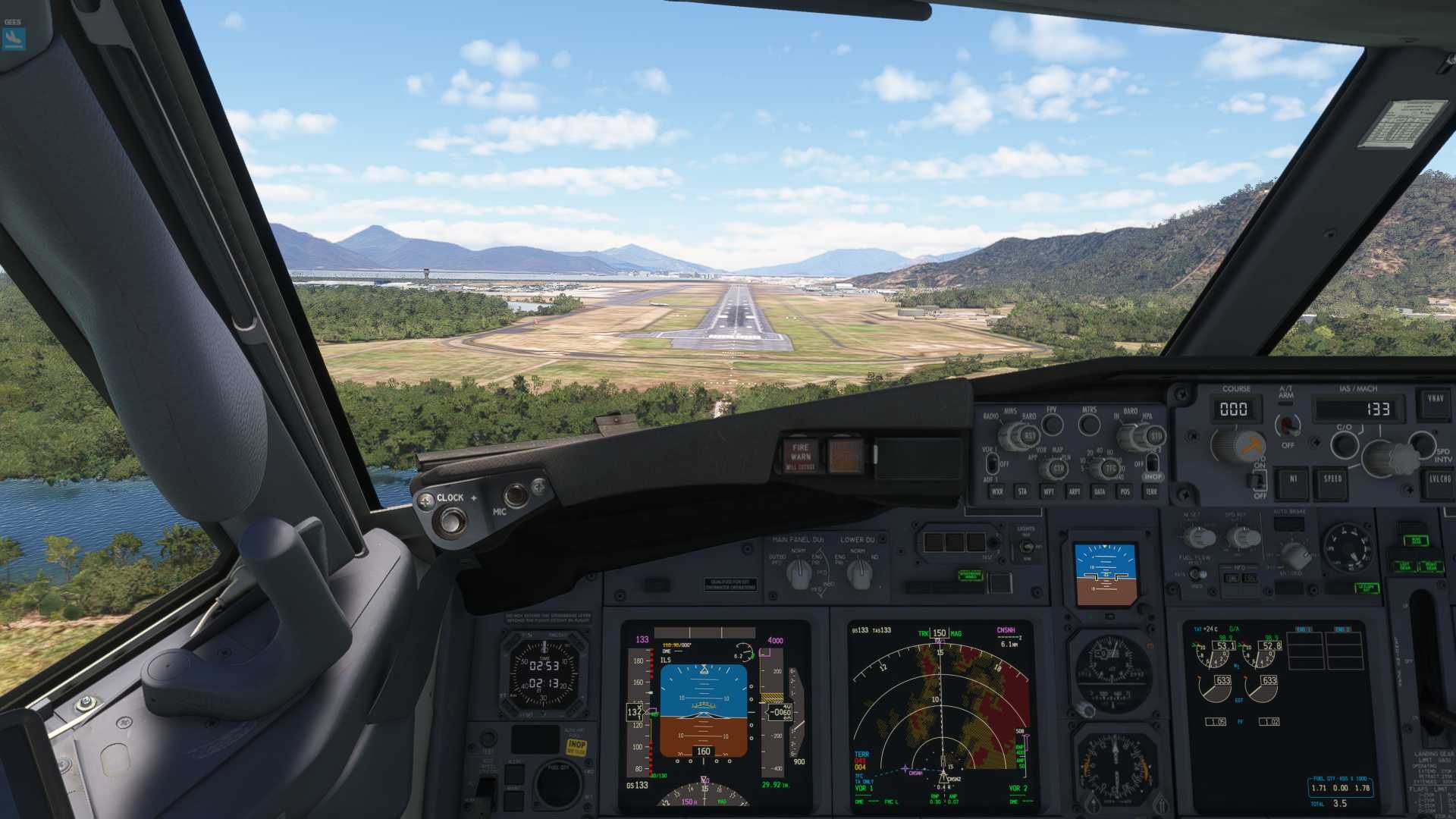Toggle the MTRS meters button

click(1089, 424)
